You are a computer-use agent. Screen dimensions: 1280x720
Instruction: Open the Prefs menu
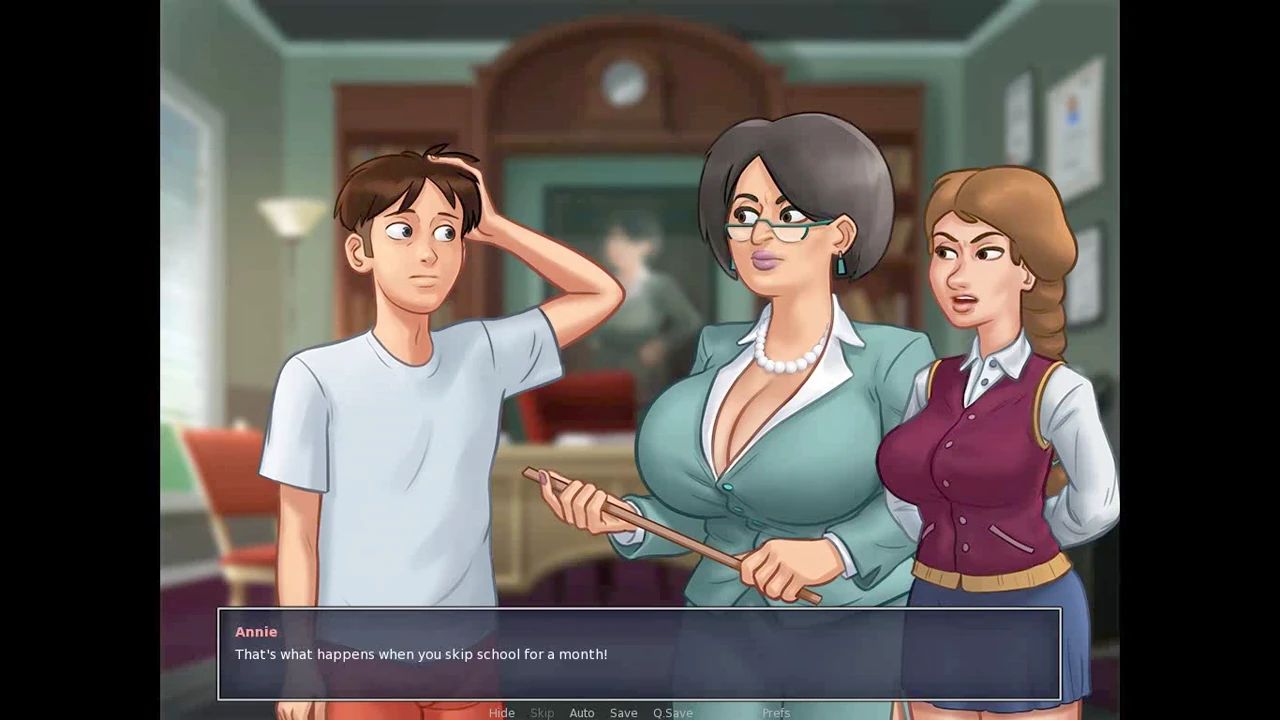point(776,713)
